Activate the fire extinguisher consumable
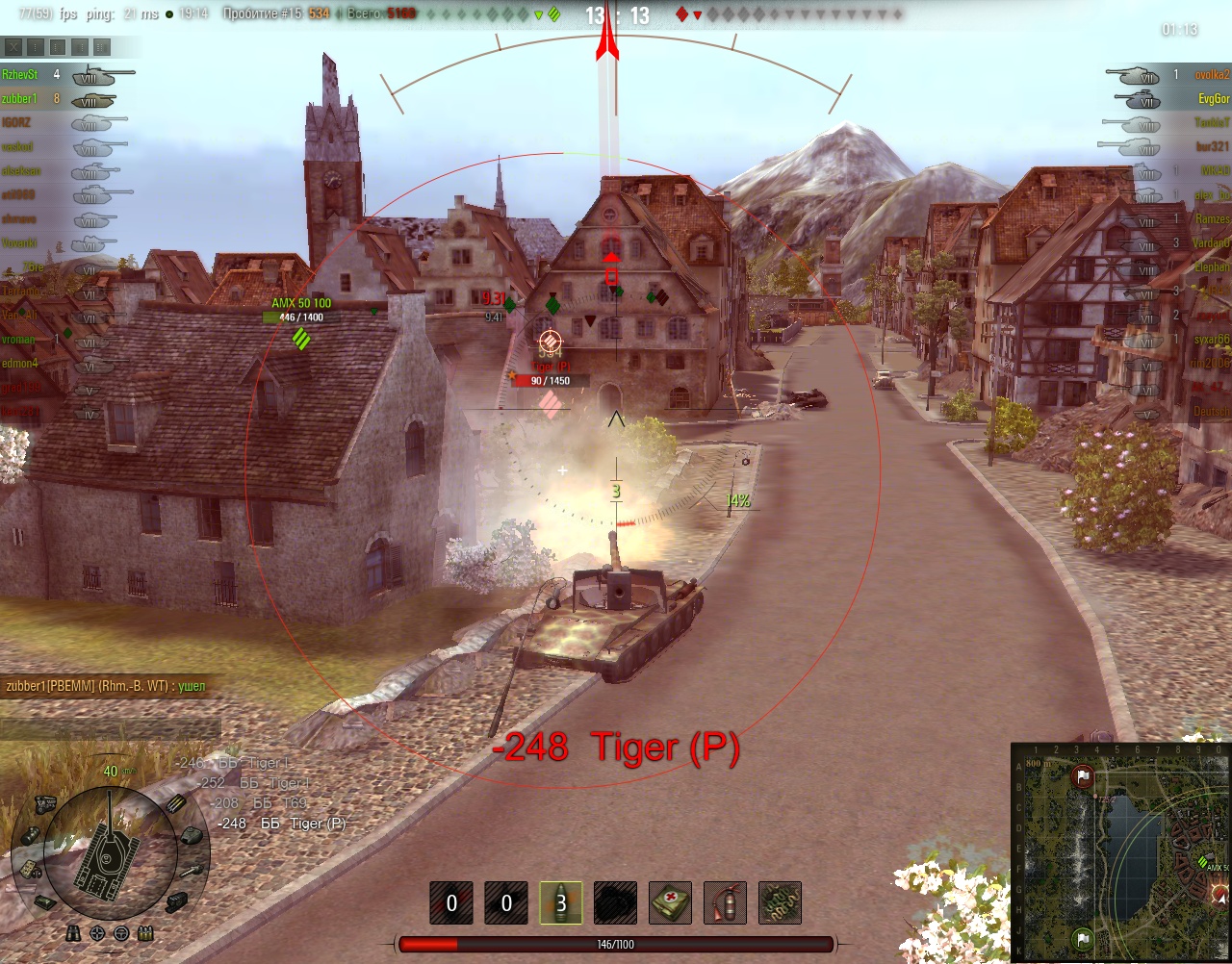This screenshot has height=964, width=1232. (725, 903)
